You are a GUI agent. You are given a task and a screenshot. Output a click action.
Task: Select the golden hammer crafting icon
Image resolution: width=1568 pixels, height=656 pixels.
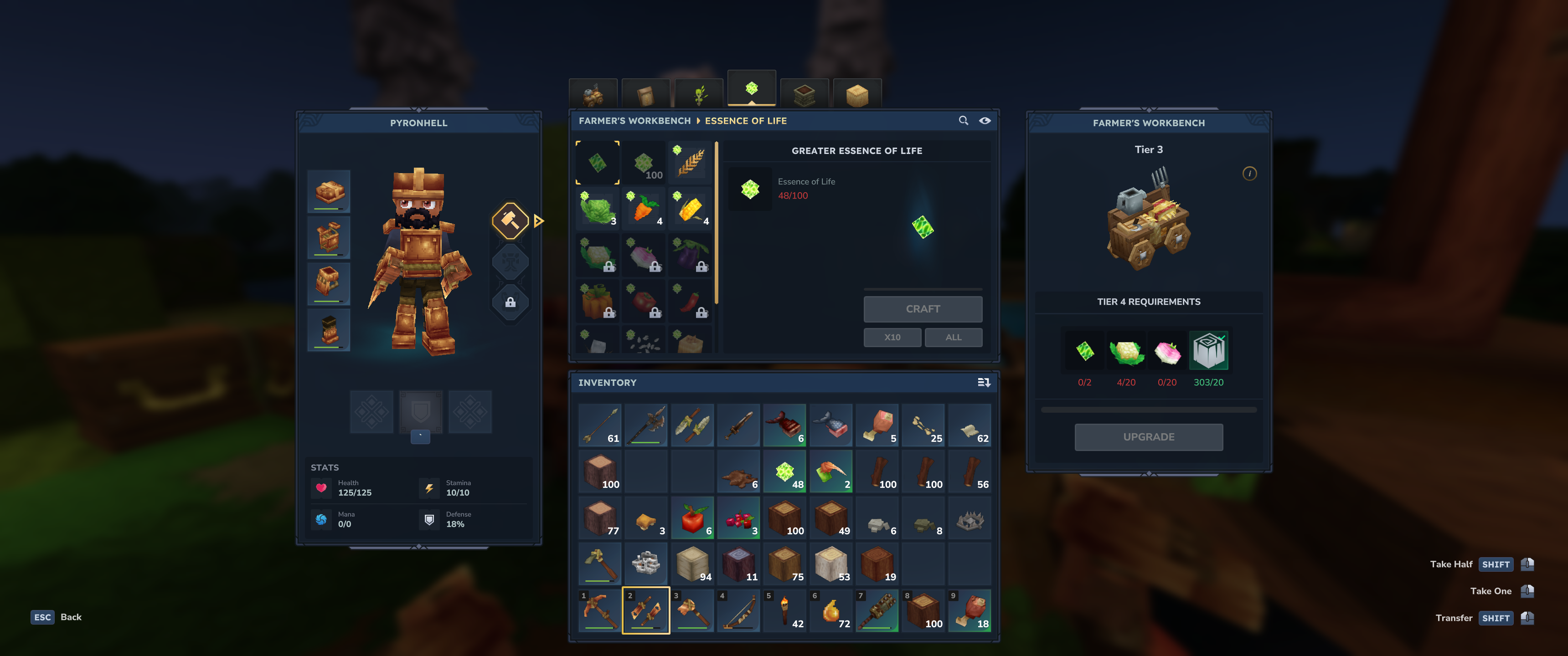(x=510, y=220)
